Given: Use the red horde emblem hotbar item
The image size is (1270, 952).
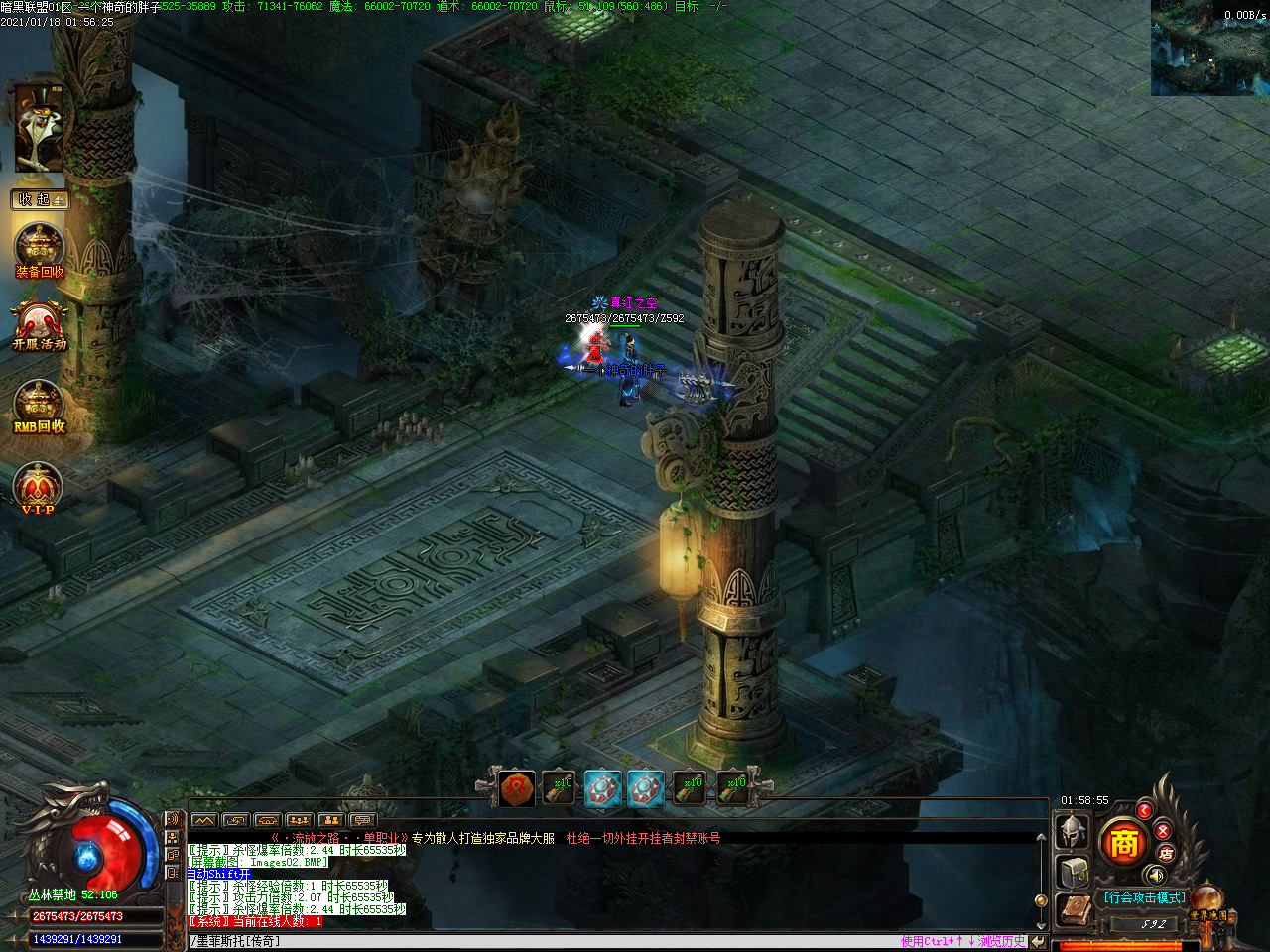Looking at the screenshot, I should coord(517,789).
